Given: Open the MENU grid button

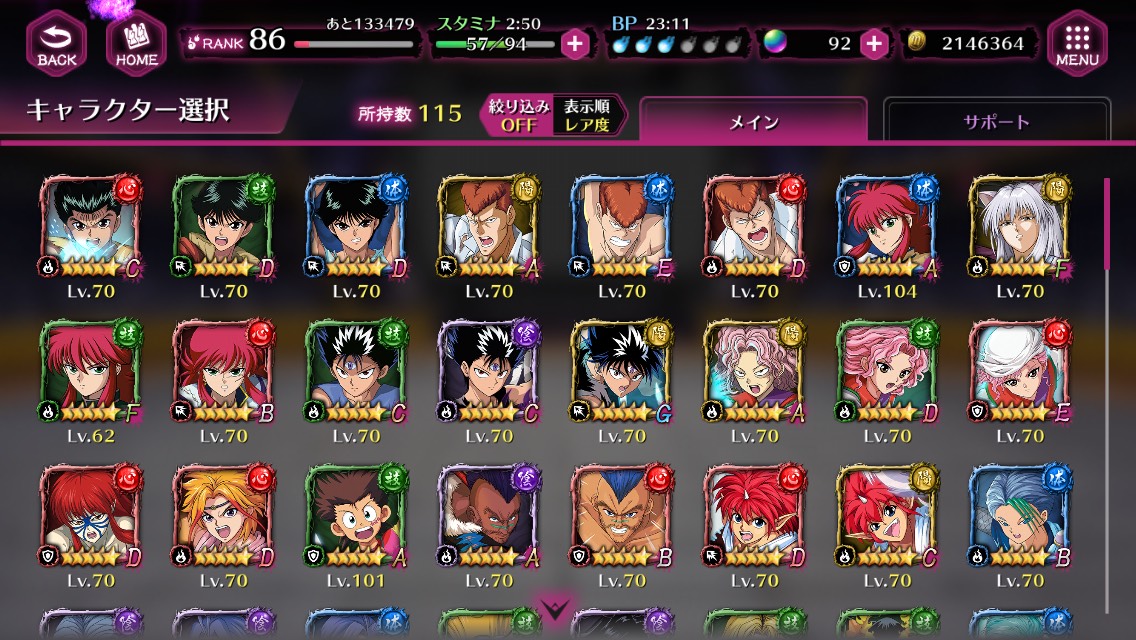Looking at the screenshot, I should (1078, 43).
